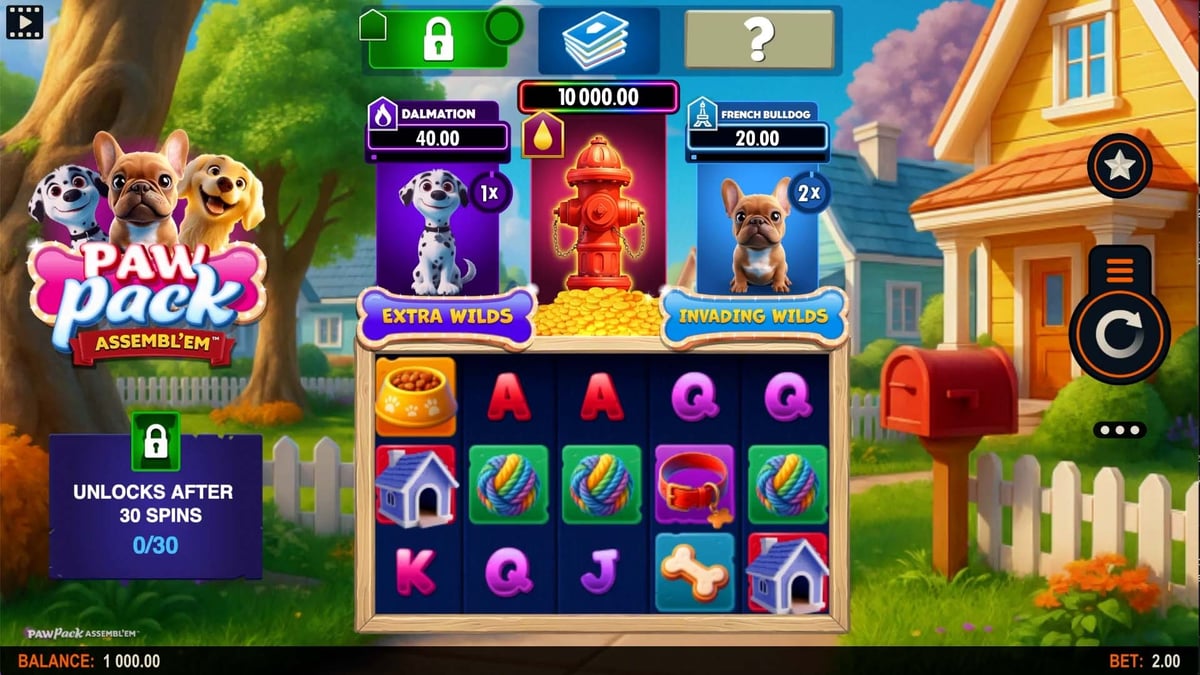Spin the reels with the circular arrow button
Viewport: 1200px width, 675px height.
[x=1118, y=338]
